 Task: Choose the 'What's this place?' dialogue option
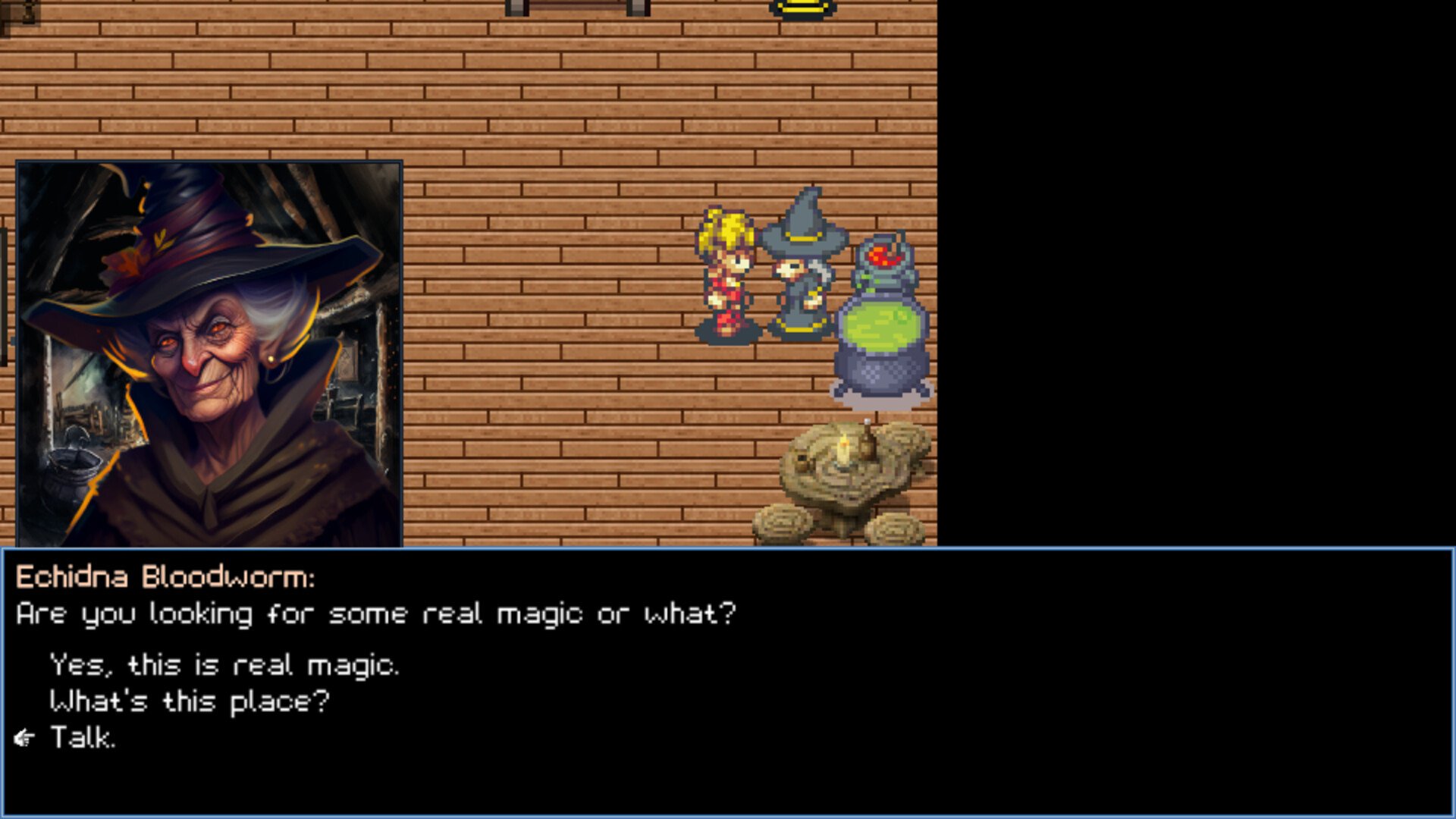tap(188, 701)
